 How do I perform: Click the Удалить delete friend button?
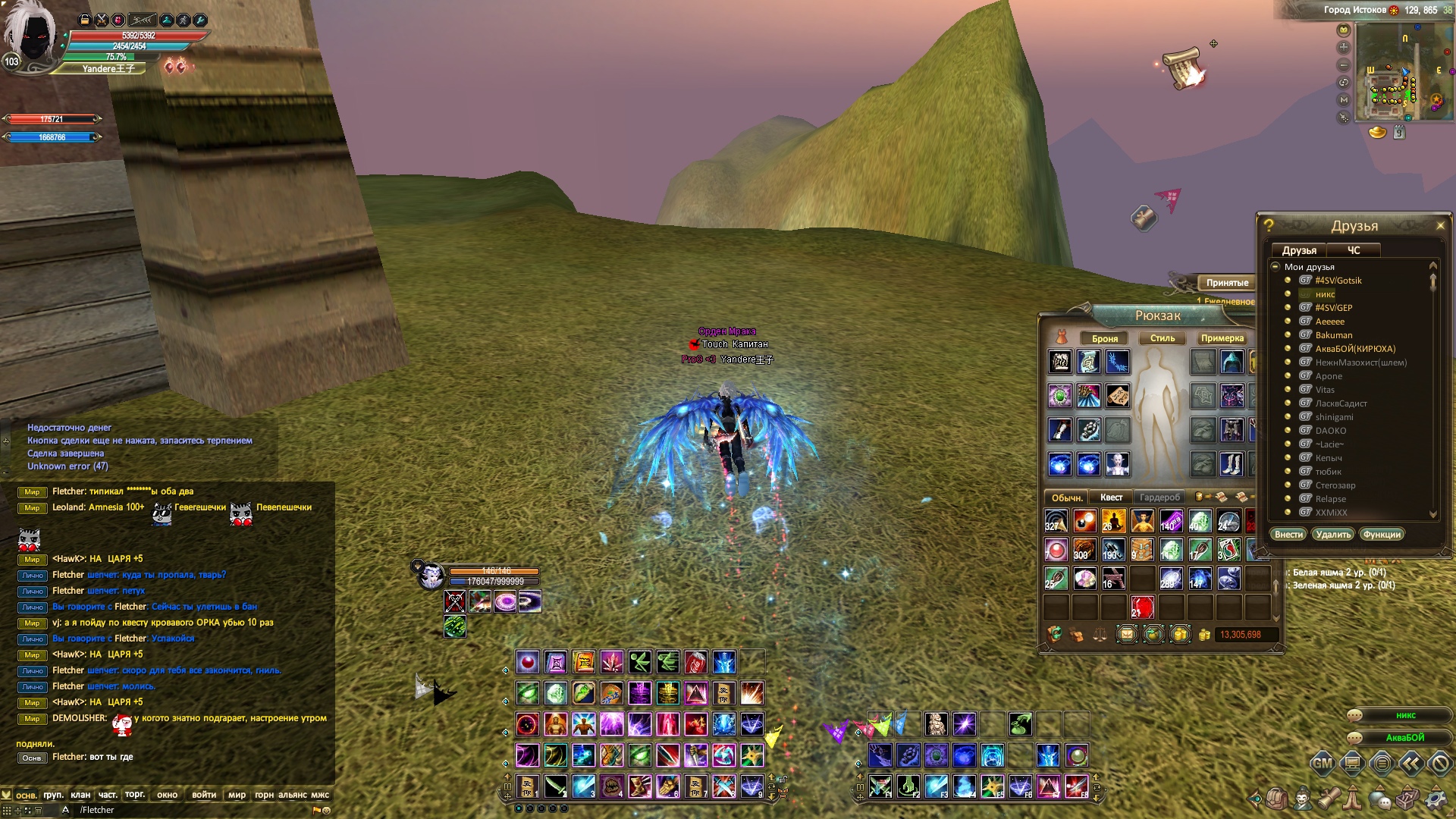(1333, 535)
